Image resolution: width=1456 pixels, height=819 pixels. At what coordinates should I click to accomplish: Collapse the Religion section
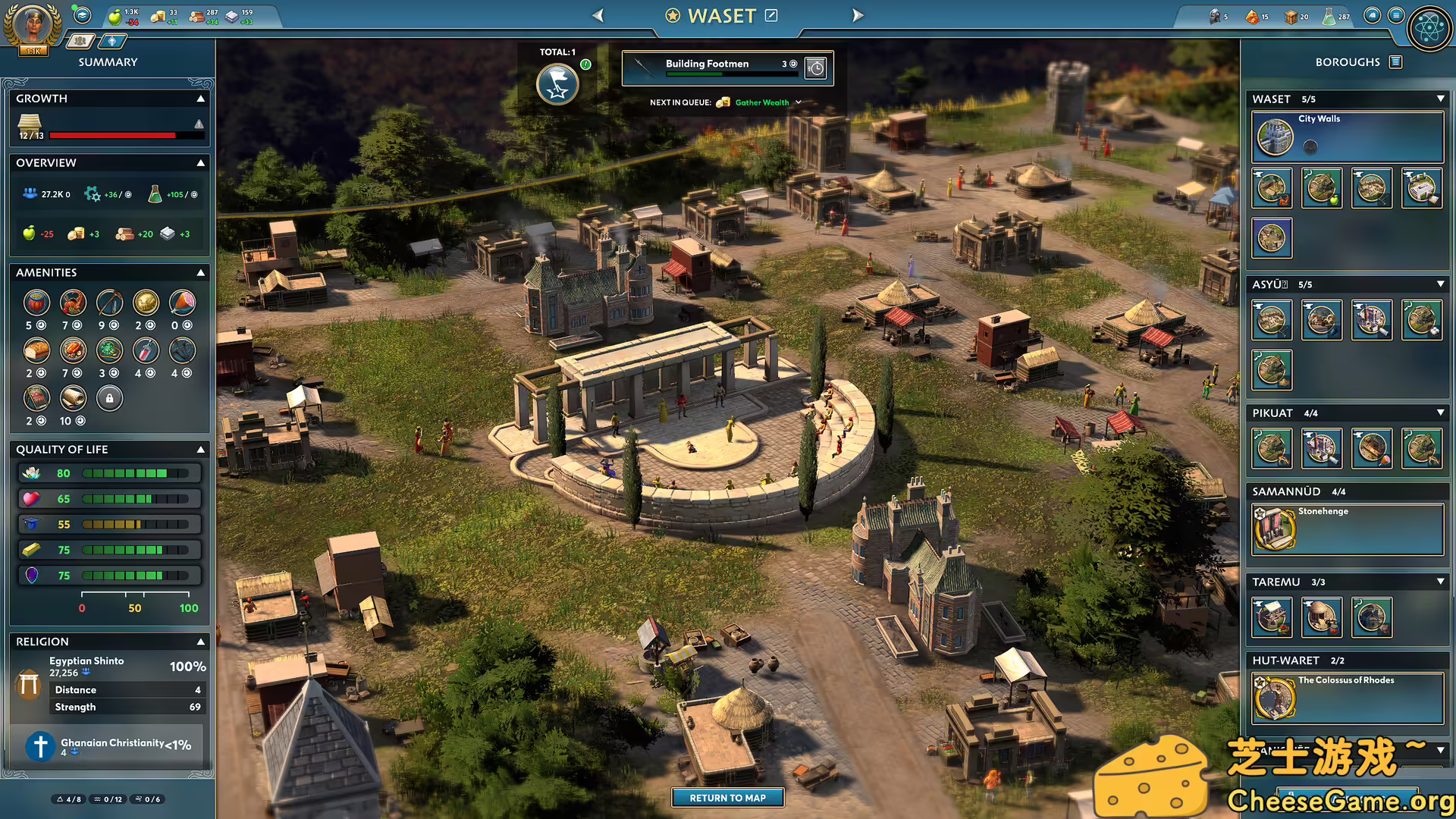click(x=201, y=642)
